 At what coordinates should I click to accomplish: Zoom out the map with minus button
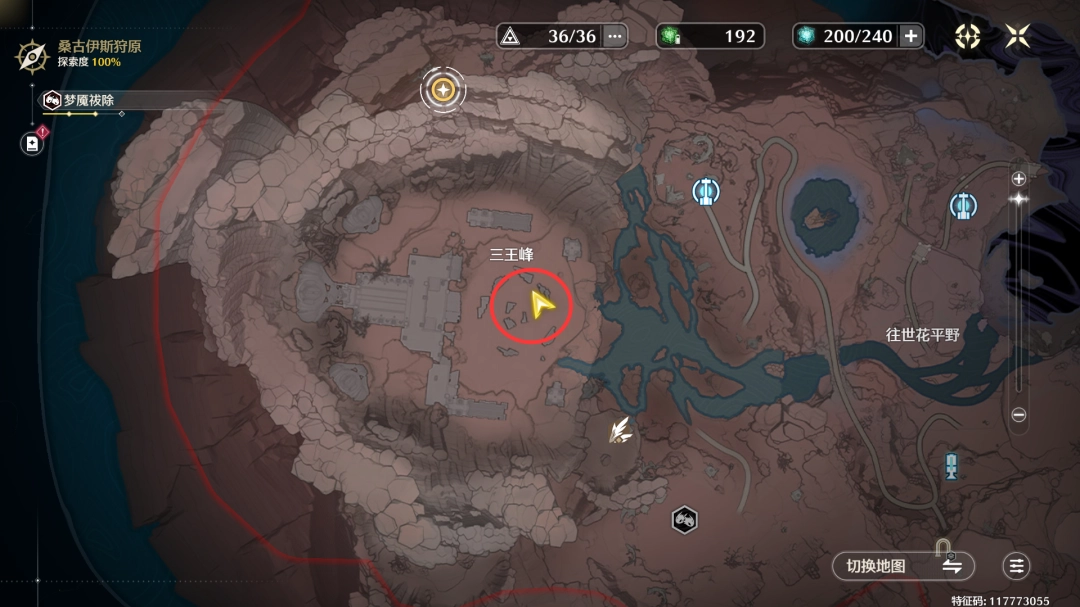[1019, 414]
